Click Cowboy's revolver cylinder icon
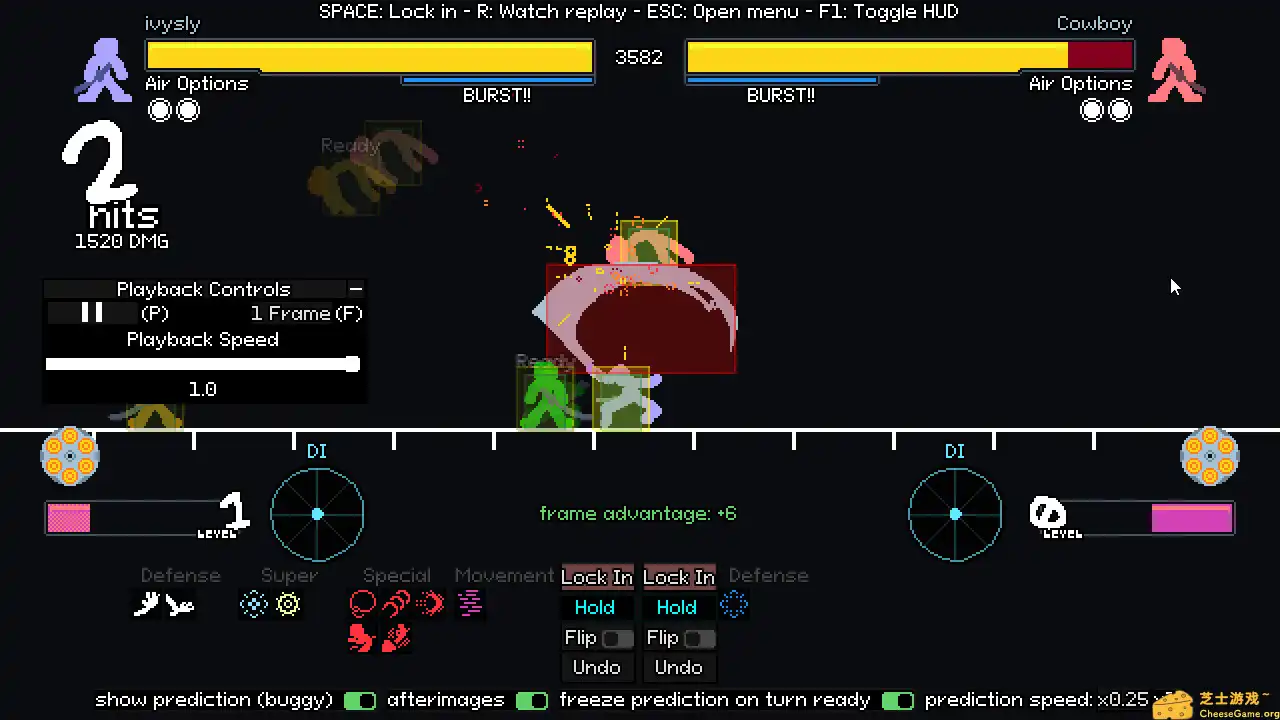 pos(1210,456)
